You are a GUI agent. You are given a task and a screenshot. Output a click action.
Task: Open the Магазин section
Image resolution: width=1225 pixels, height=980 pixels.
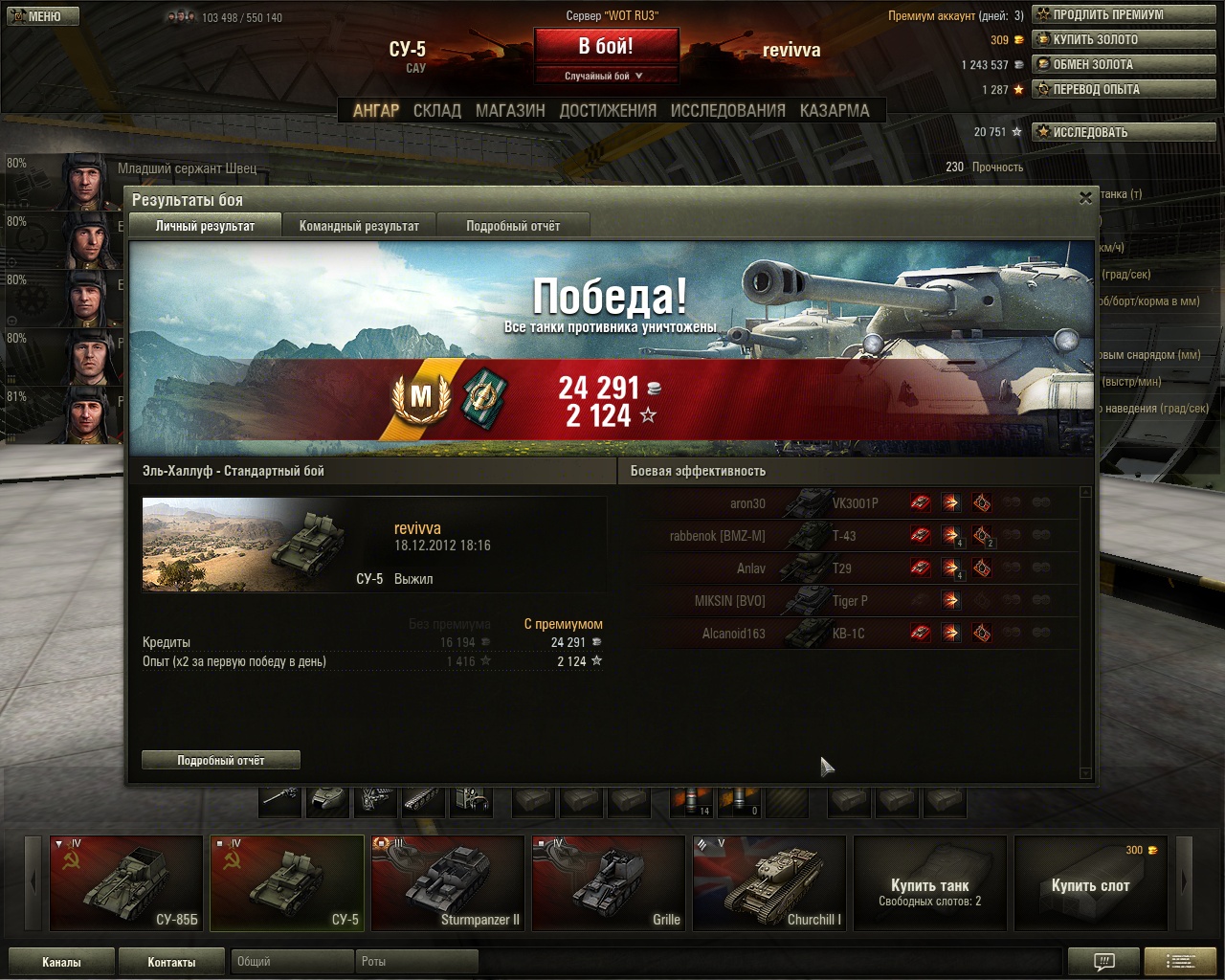point(510,111)
